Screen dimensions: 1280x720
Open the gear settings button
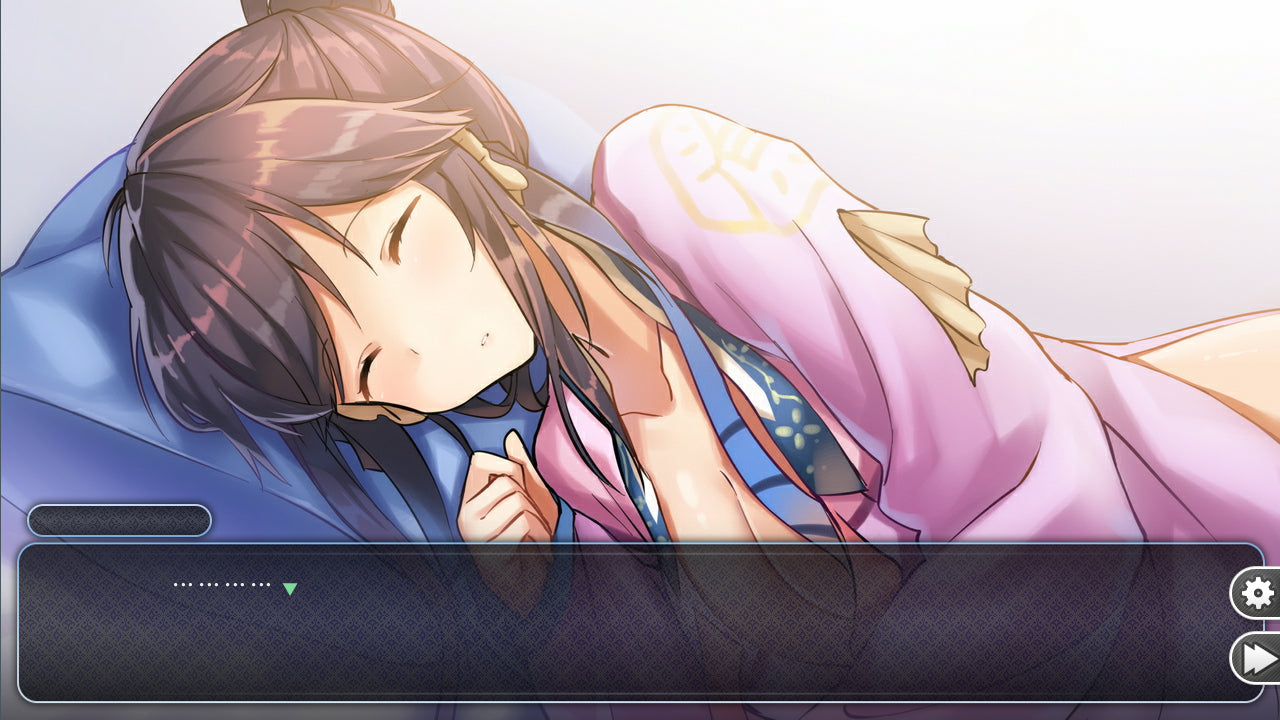(1257, 594)
